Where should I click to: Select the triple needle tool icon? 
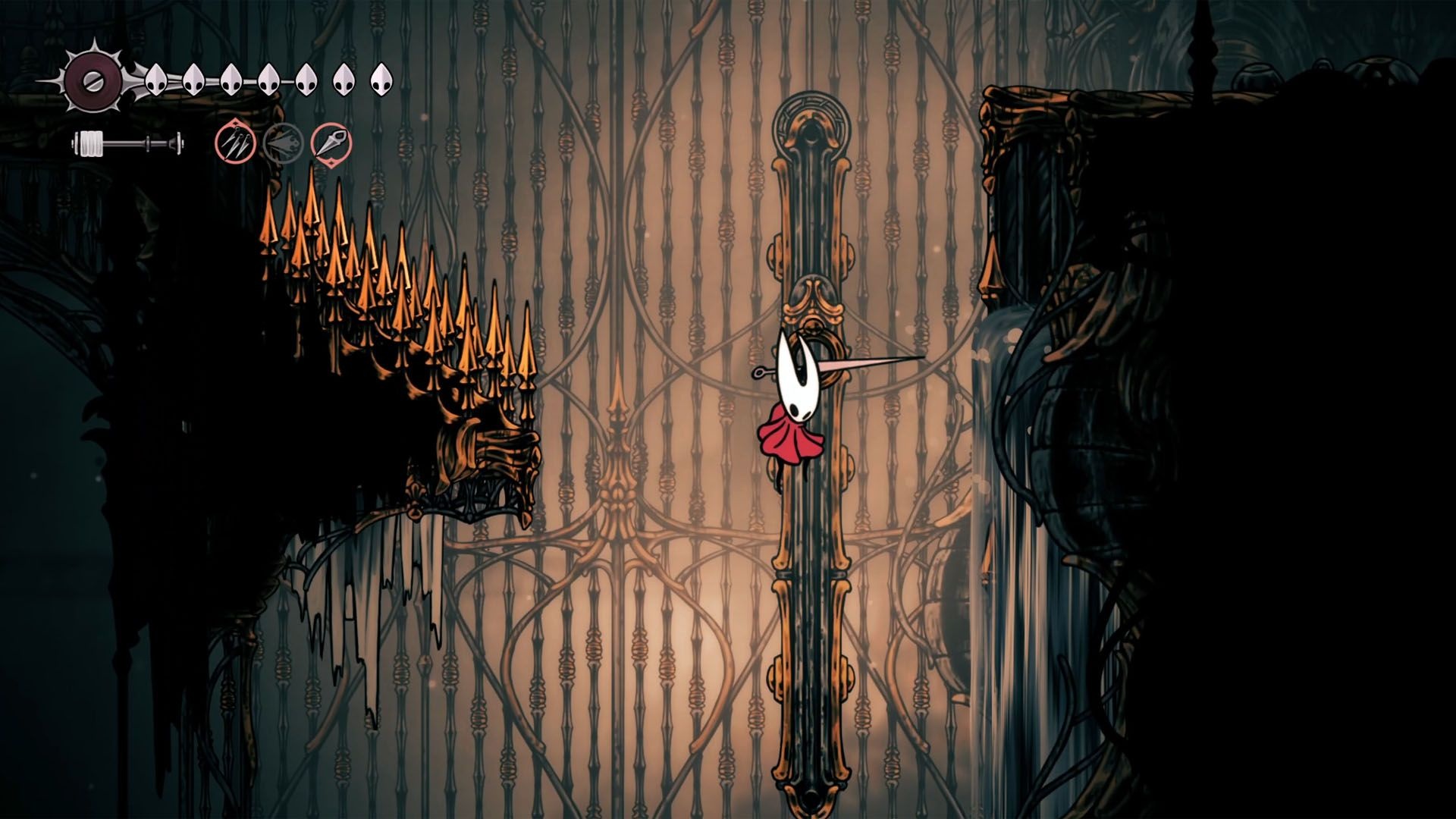[234, 142]
